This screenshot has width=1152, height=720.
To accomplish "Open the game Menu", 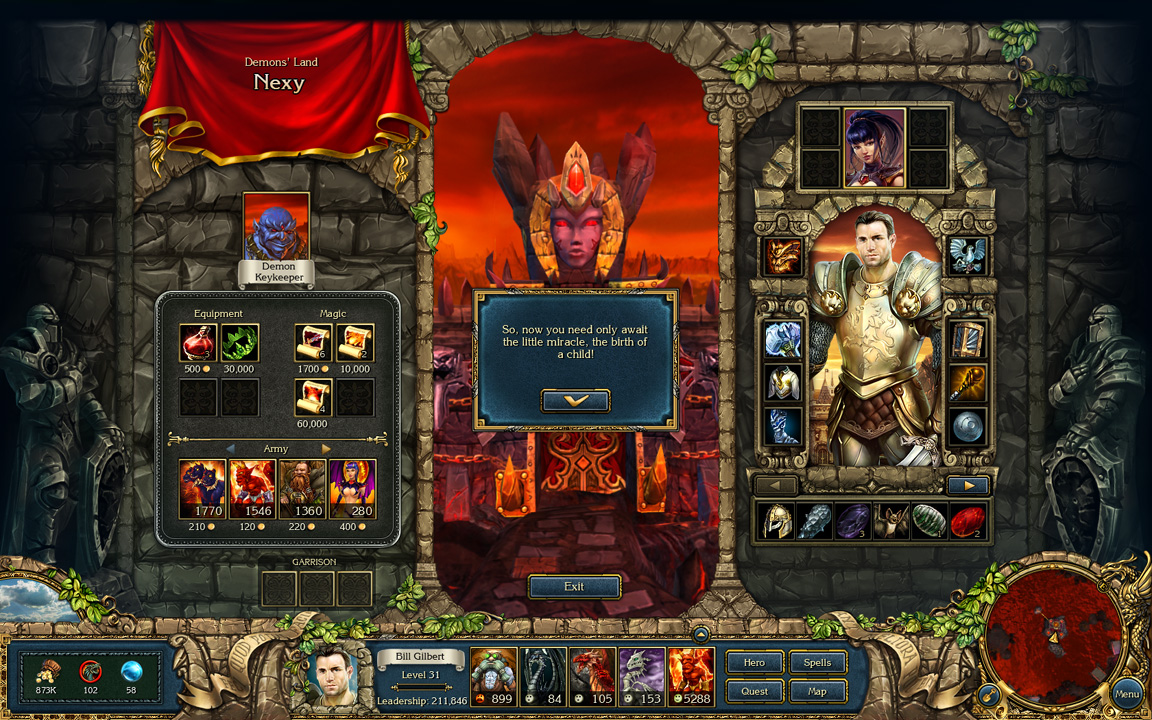I will tap(1126, 693).
